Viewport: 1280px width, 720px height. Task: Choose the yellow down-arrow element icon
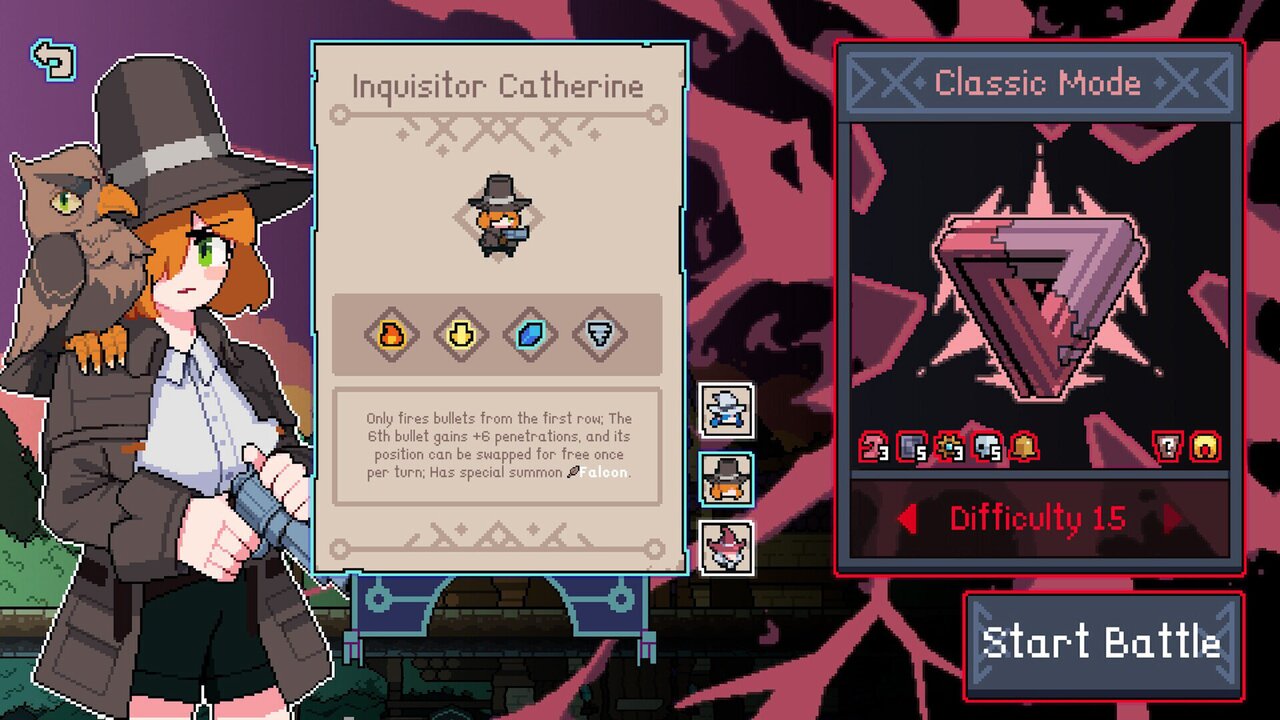coord(461,334)
